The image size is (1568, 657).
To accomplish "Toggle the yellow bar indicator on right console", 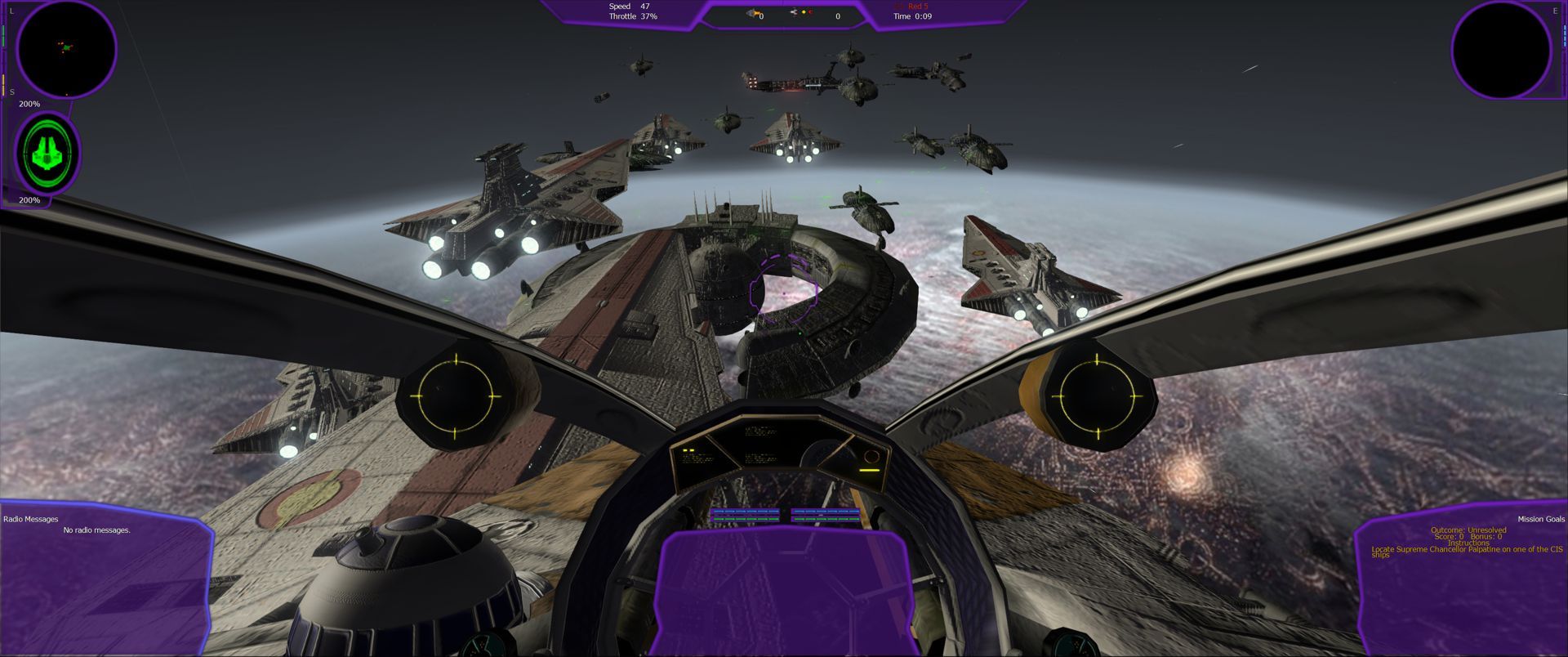I will (x=868, y=471).
